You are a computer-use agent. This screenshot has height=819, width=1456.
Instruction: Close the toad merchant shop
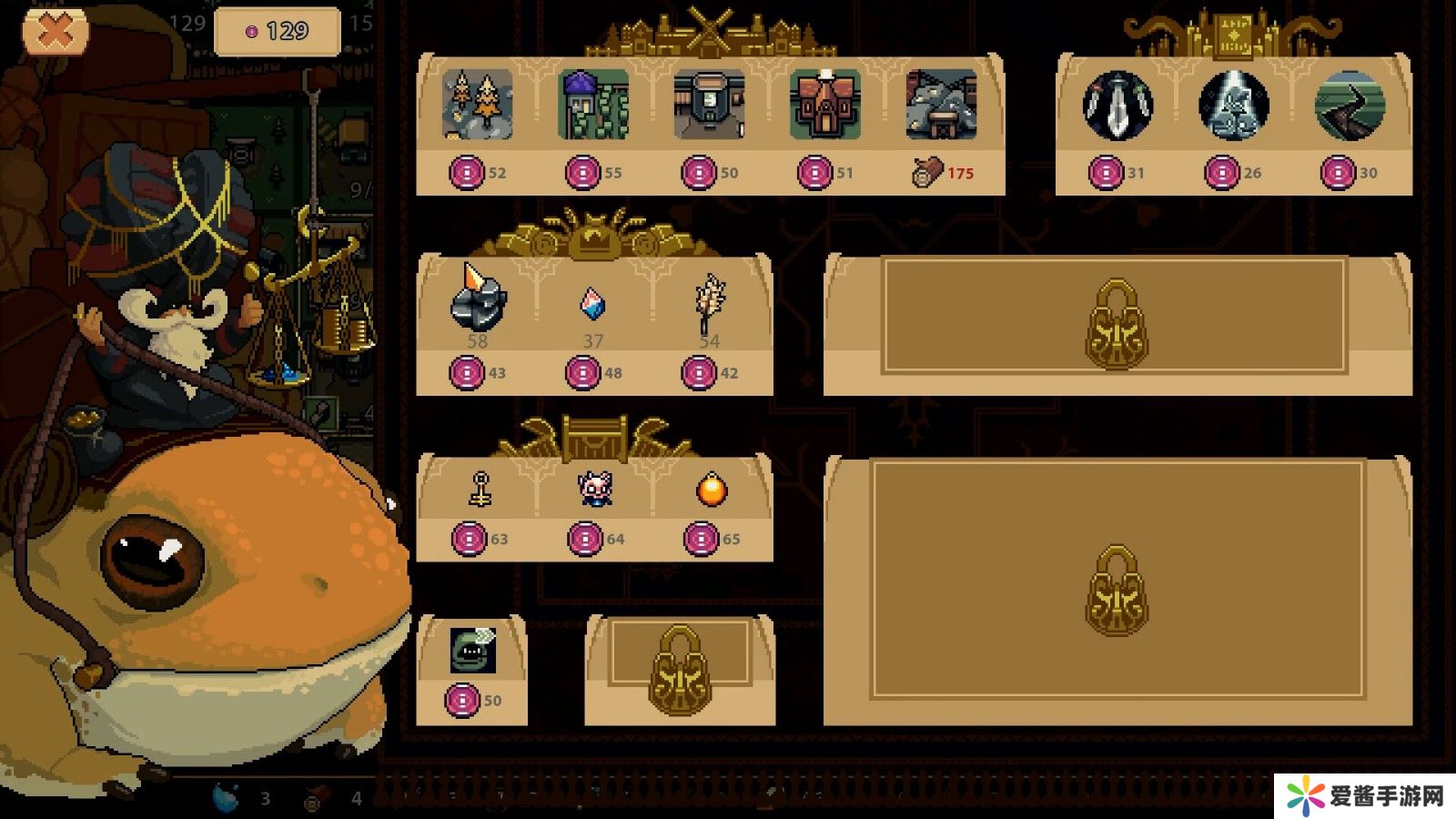click(x=56, y=33)
